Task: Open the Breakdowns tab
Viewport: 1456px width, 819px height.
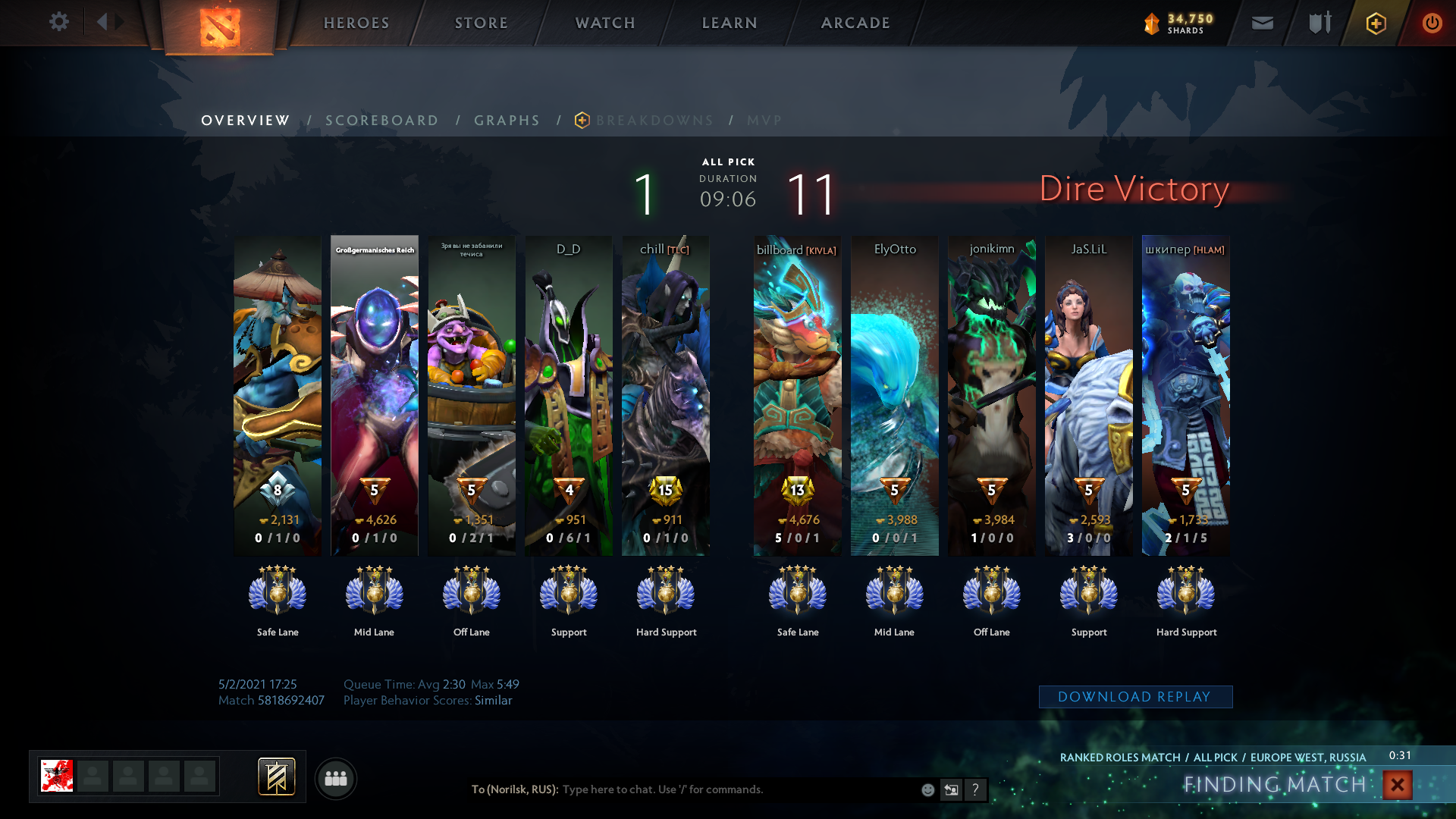Action: [x=654, y=121]
